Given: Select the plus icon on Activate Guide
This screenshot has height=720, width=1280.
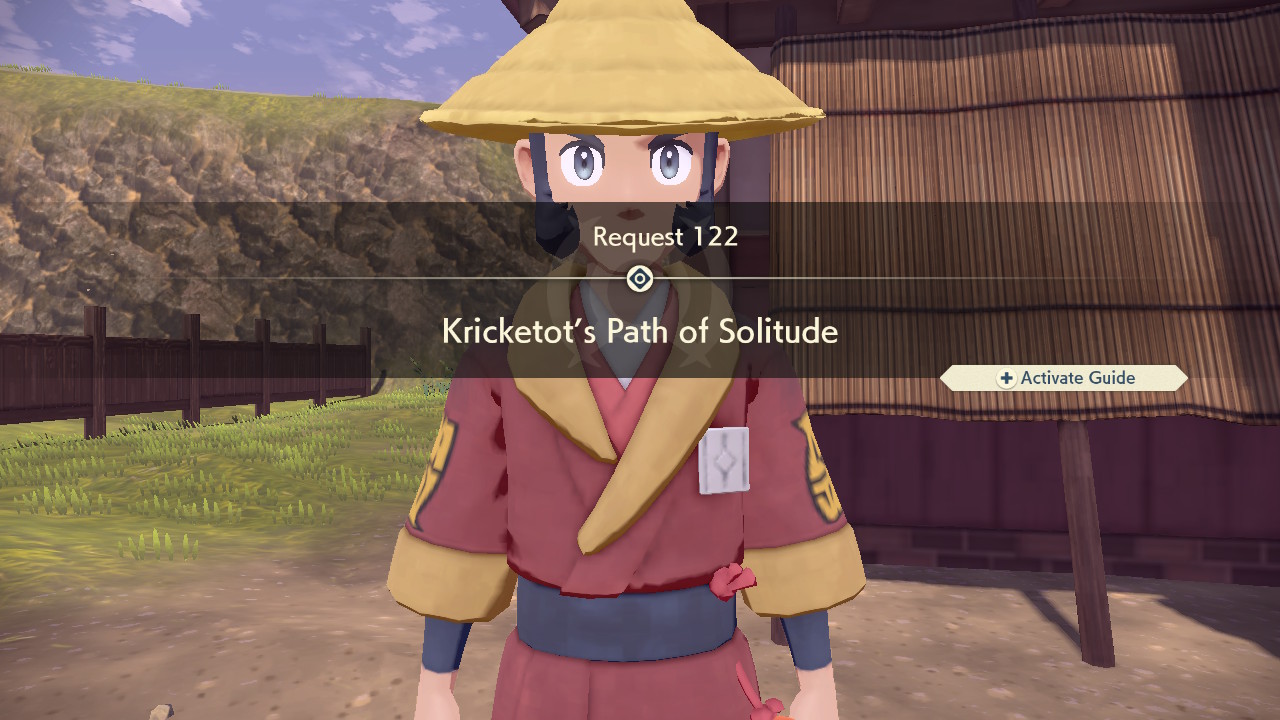Looking at the screenshot, I should click(x=1005, y=378).
